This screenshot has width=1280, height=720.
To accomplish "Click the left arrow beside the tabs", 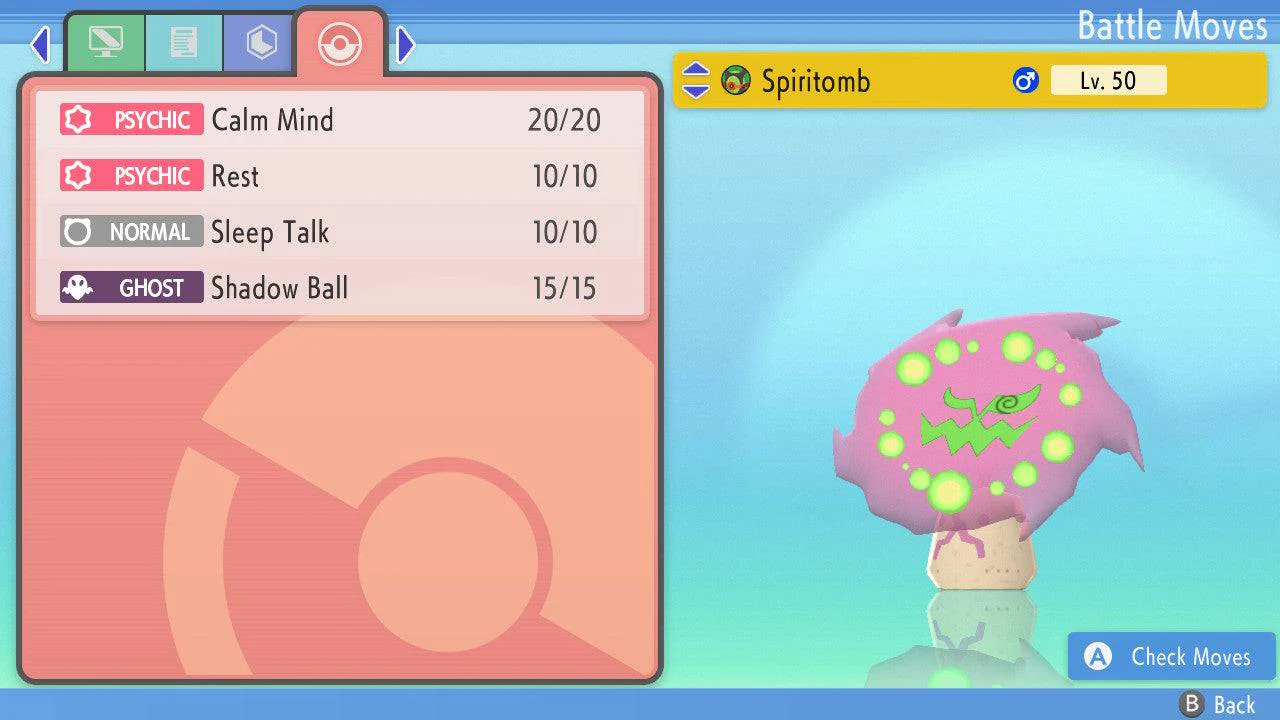I will pyautogui.click(x=40, y=44).
